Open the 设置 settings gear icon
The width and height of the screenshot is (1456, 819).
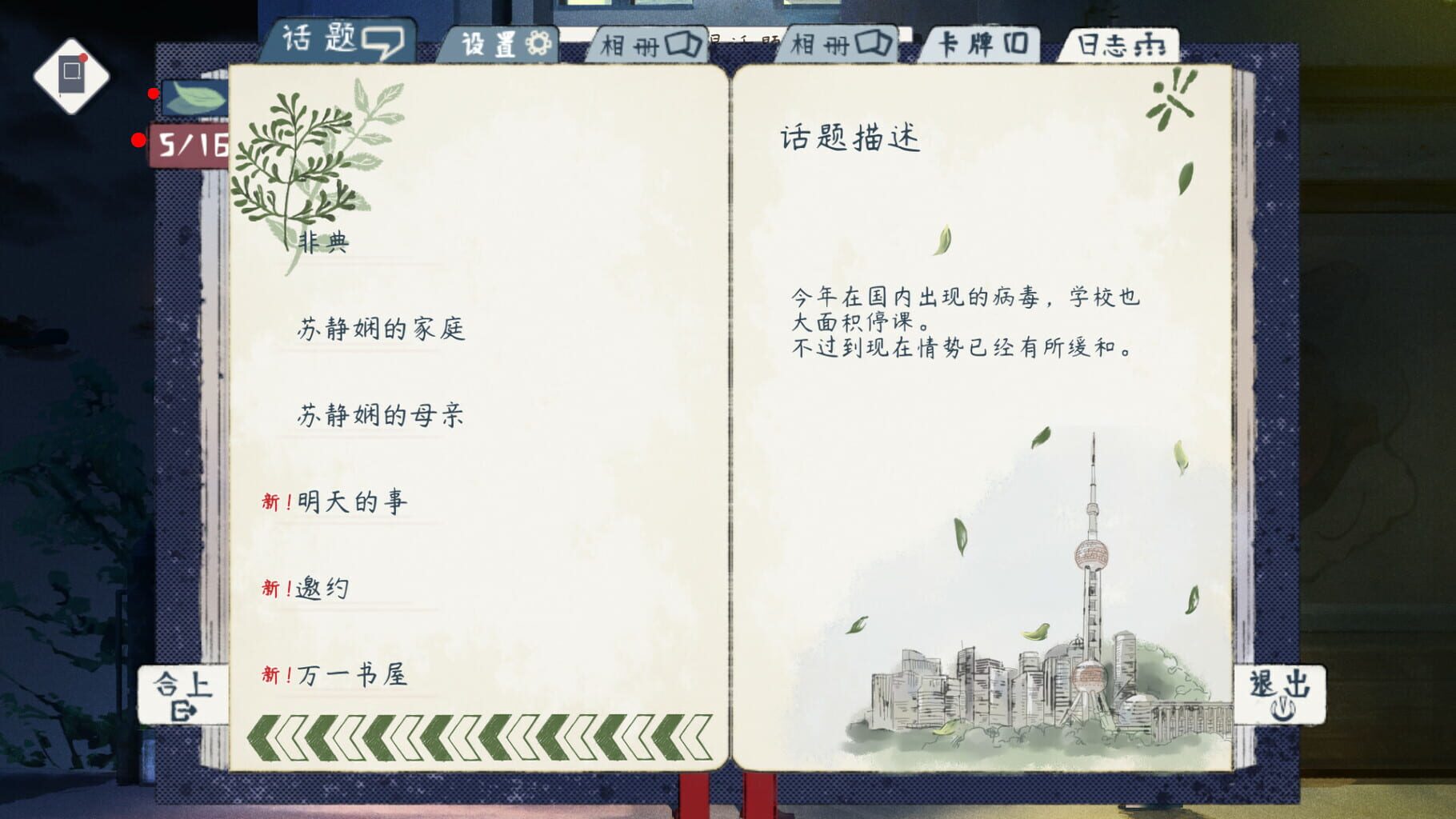point(537,45)
